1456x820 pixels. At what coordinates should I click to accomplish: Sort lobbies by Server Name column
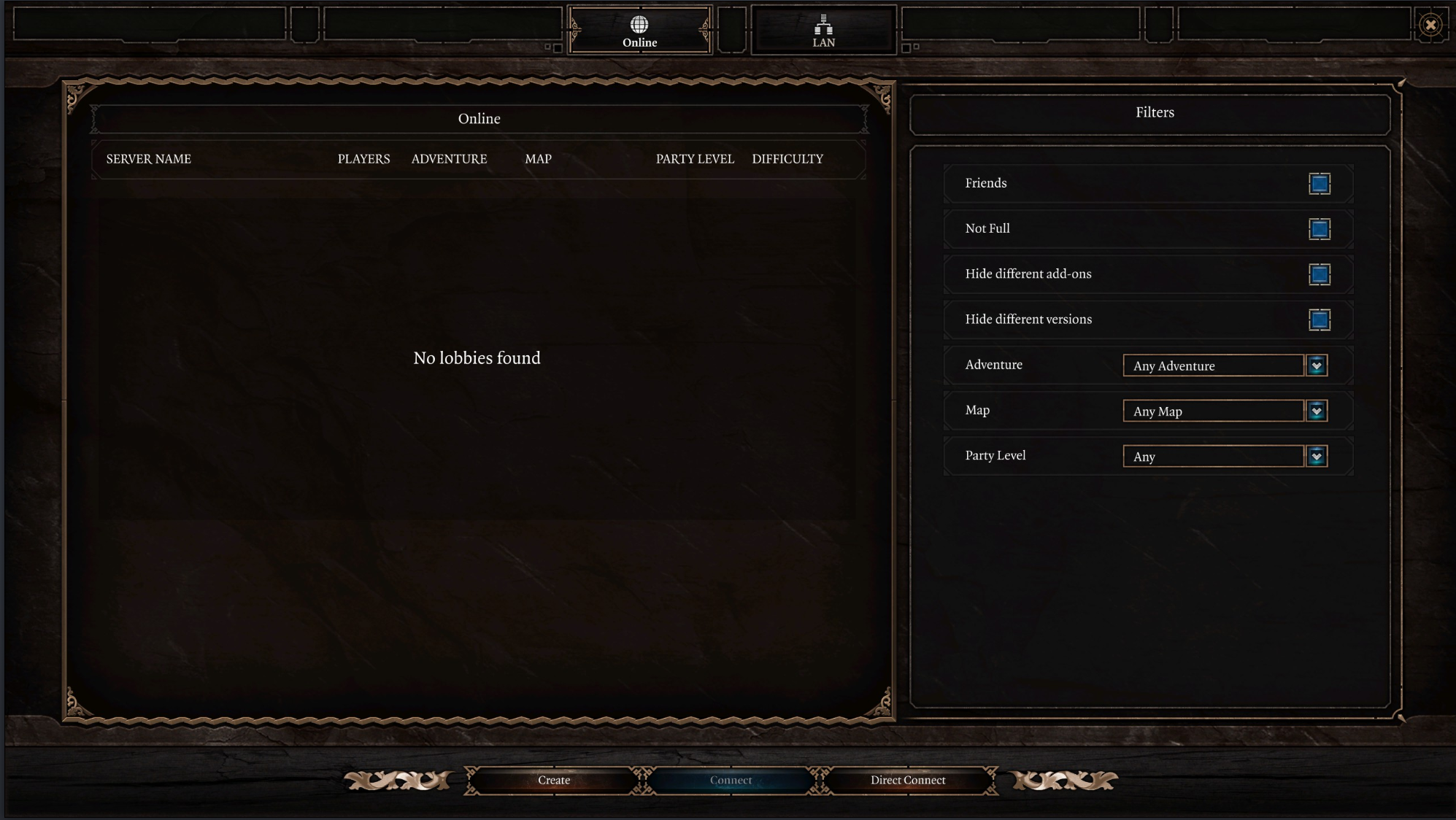coord(148,159)
